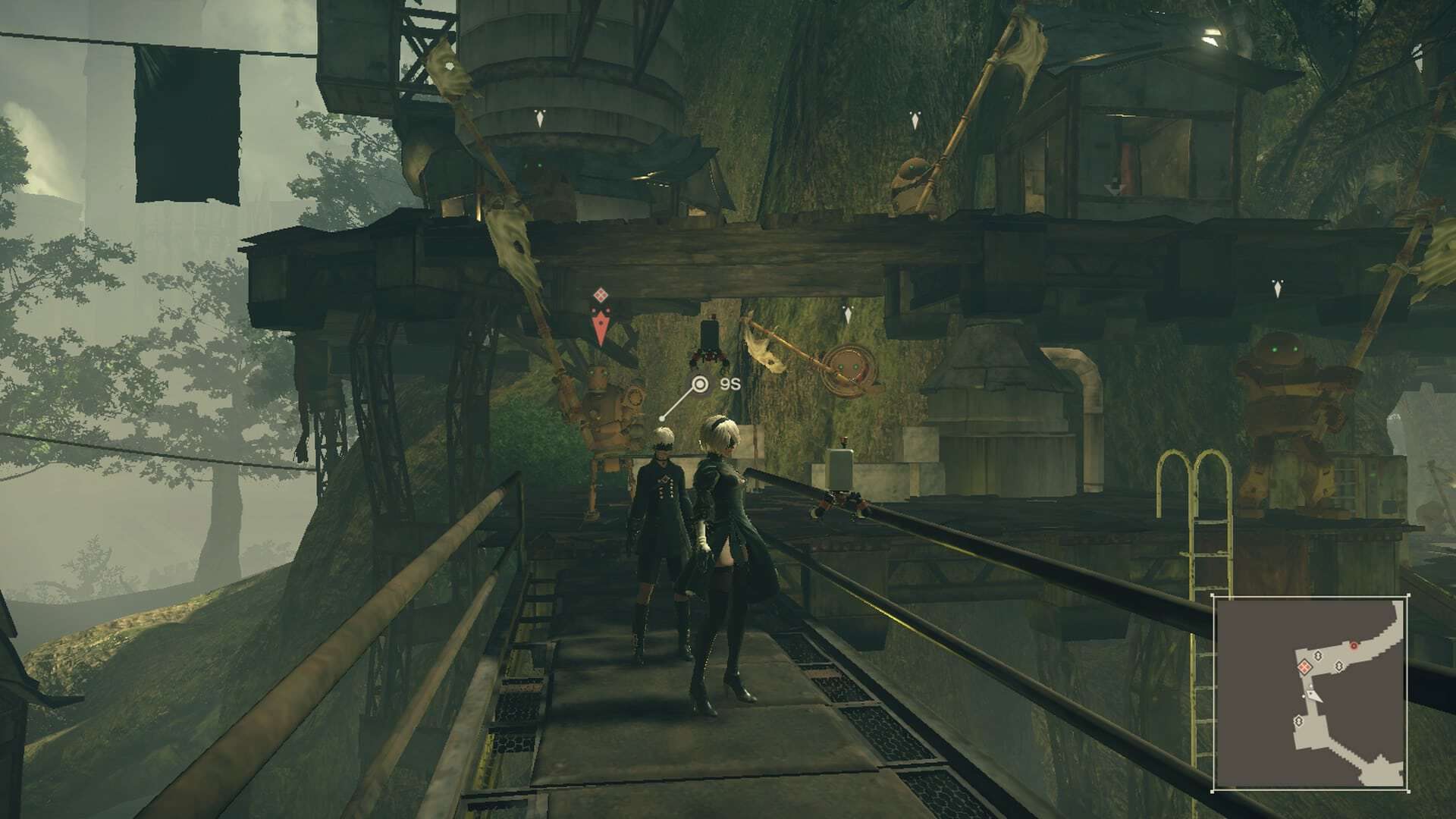Select the red diamond quest marker on minimap
The width and height of the screenshot is (1456, 819).
(1304, 667)
